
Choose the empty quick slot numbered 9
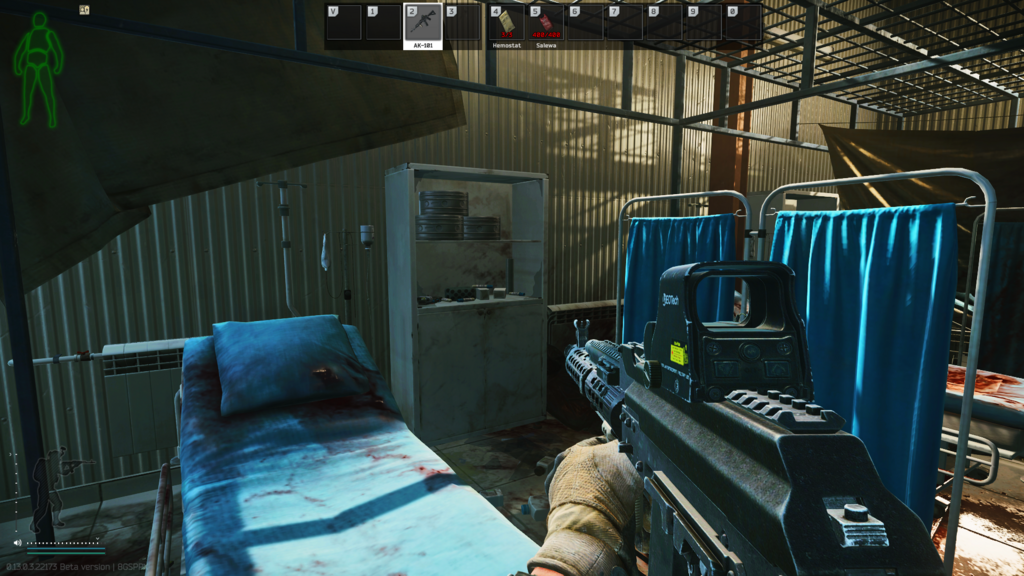pos(703,23)
